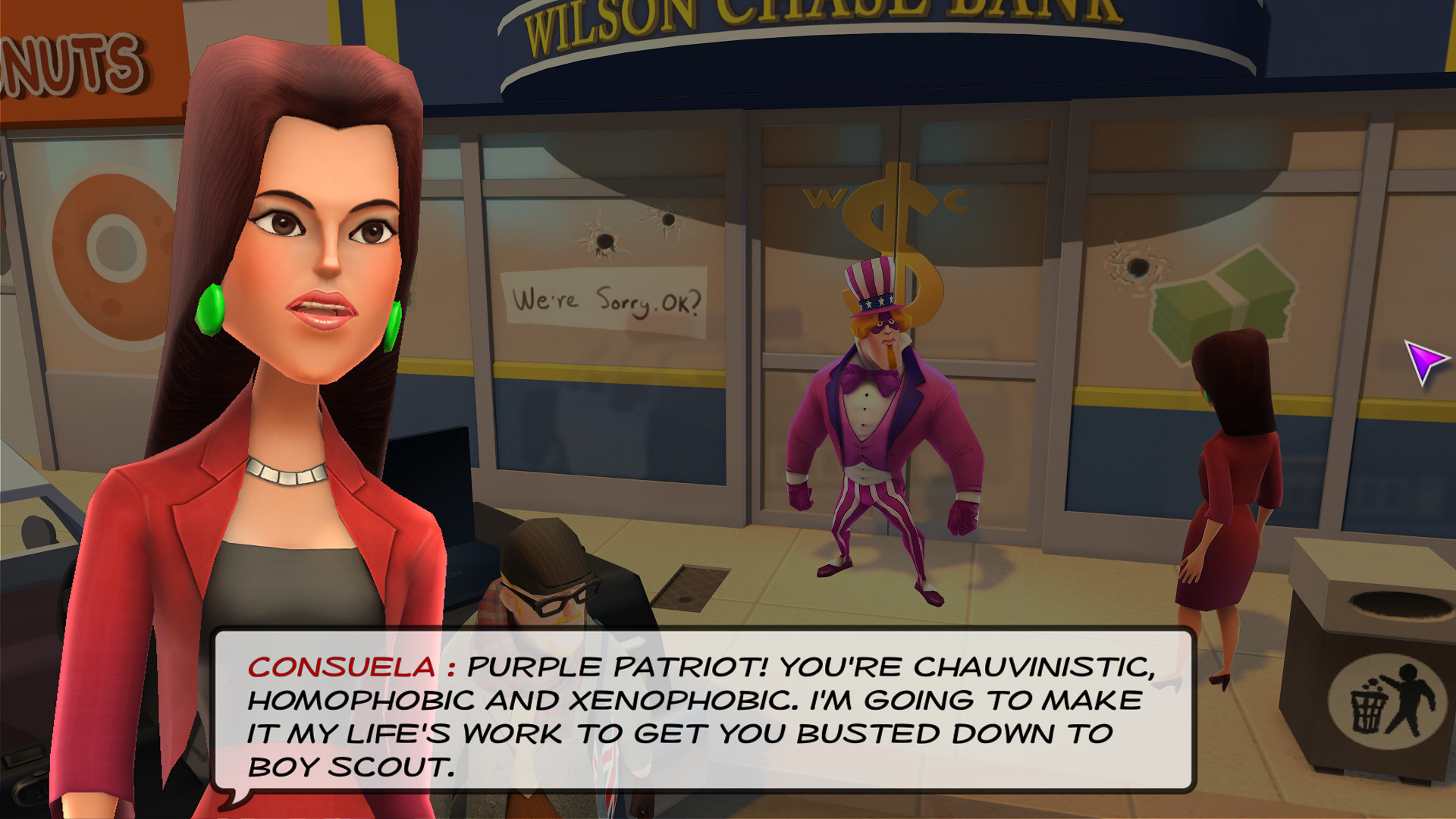Image resolution: width=1456 pixels, height=819 pixels.
Task: Click the 'We're Sorry, OK?' sign
Action: pos(607,300)
